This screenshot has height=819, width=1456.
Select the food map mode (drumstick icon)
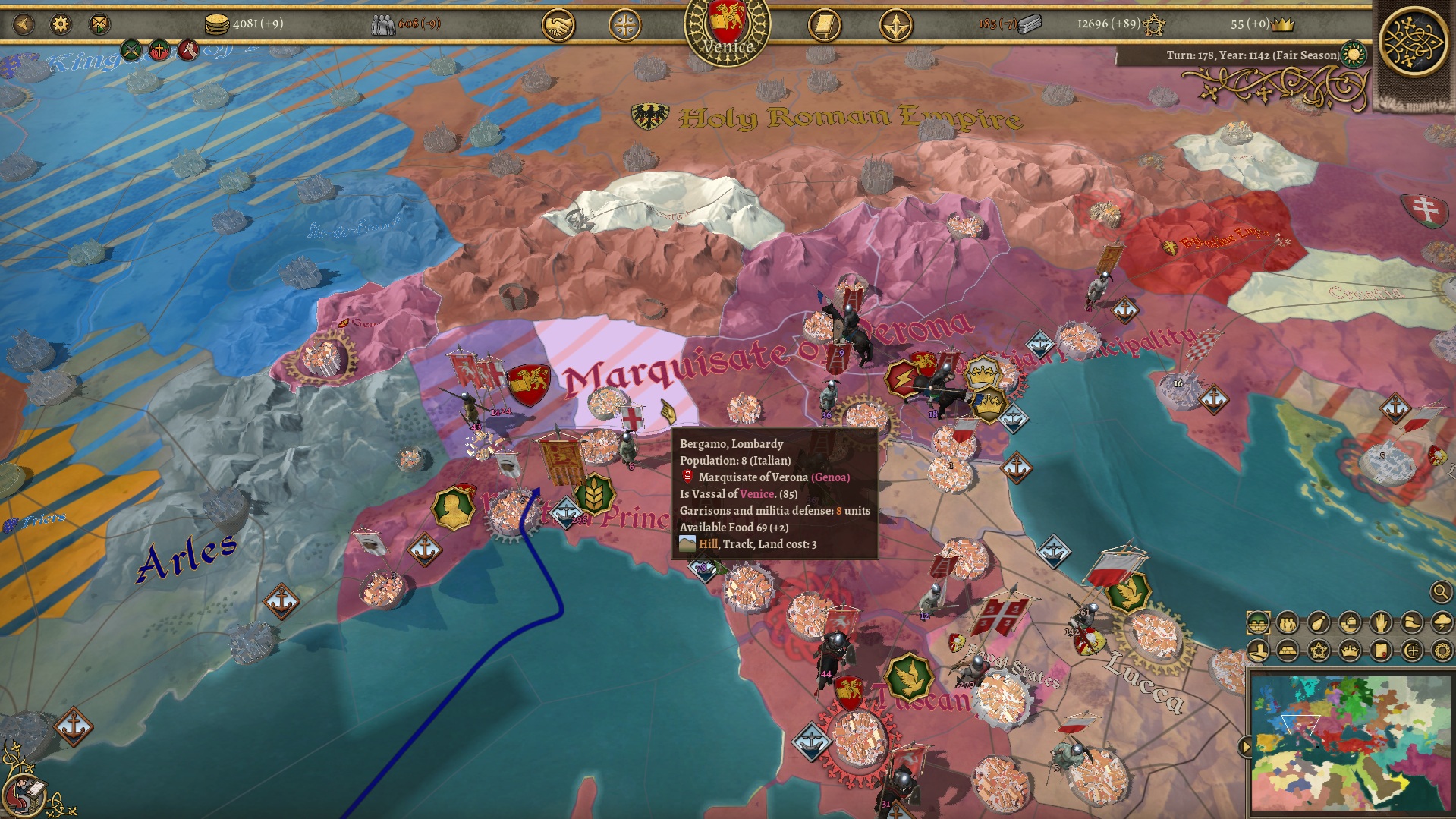tap(1318, 623)
